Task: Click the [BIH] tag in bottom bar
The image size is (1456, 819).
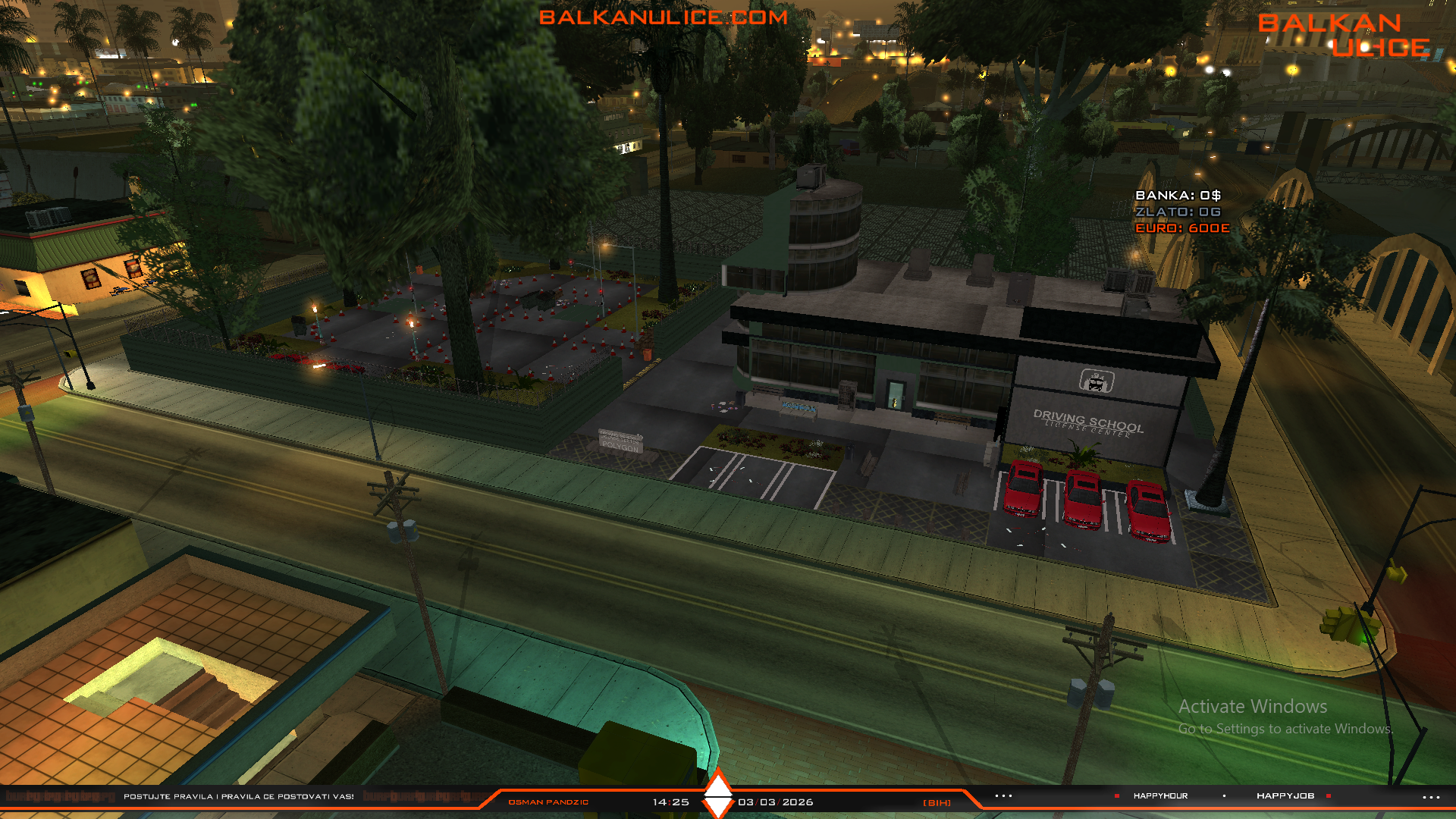Action: pos(937,802)
